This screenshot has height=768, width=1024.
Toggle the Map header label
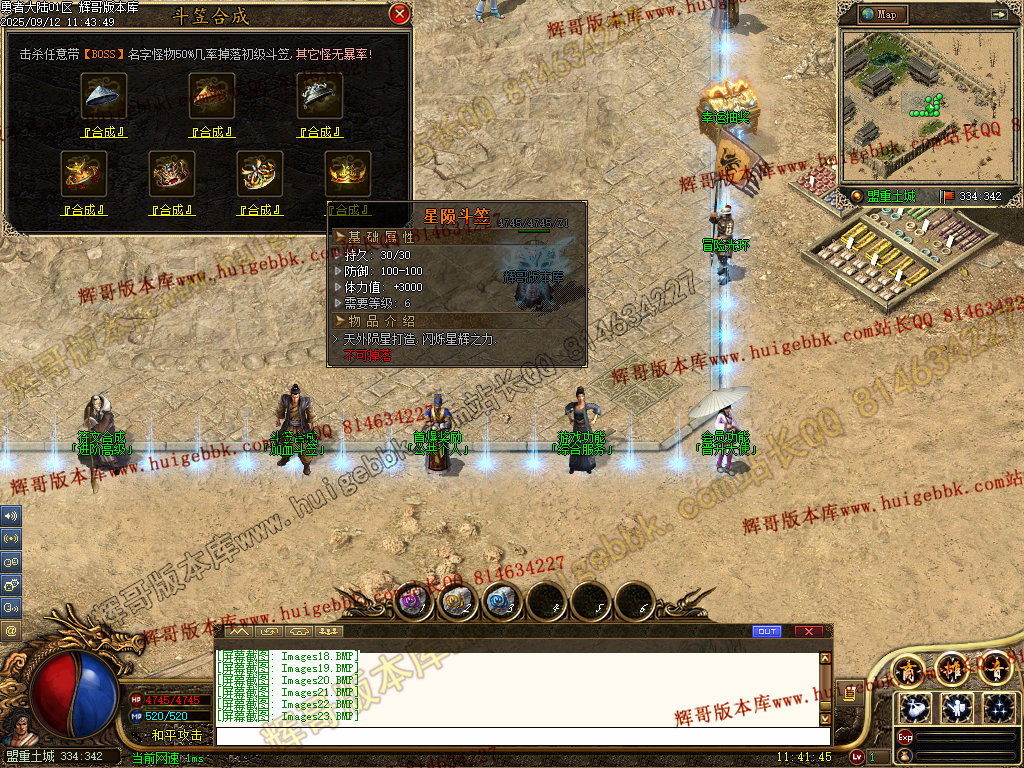[880, 14]
